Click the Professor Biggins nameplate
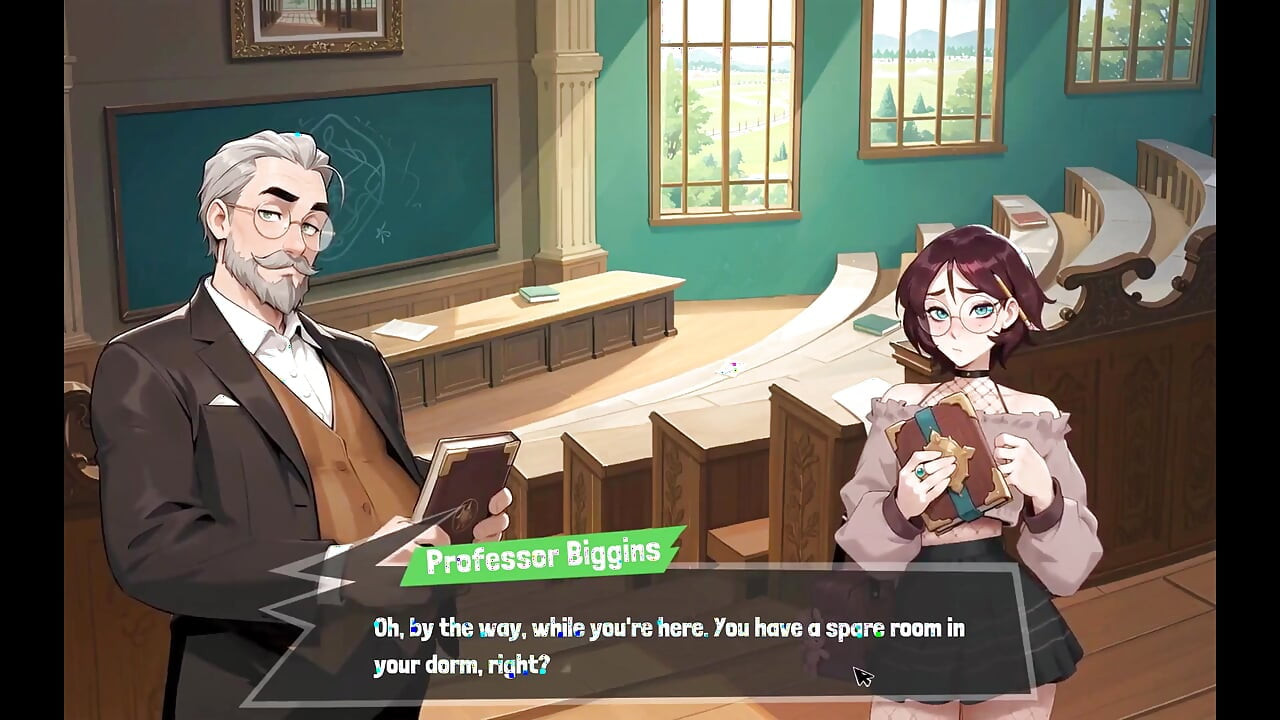Viewport: 1280px width, 720px height. click(x=545, y=557)
